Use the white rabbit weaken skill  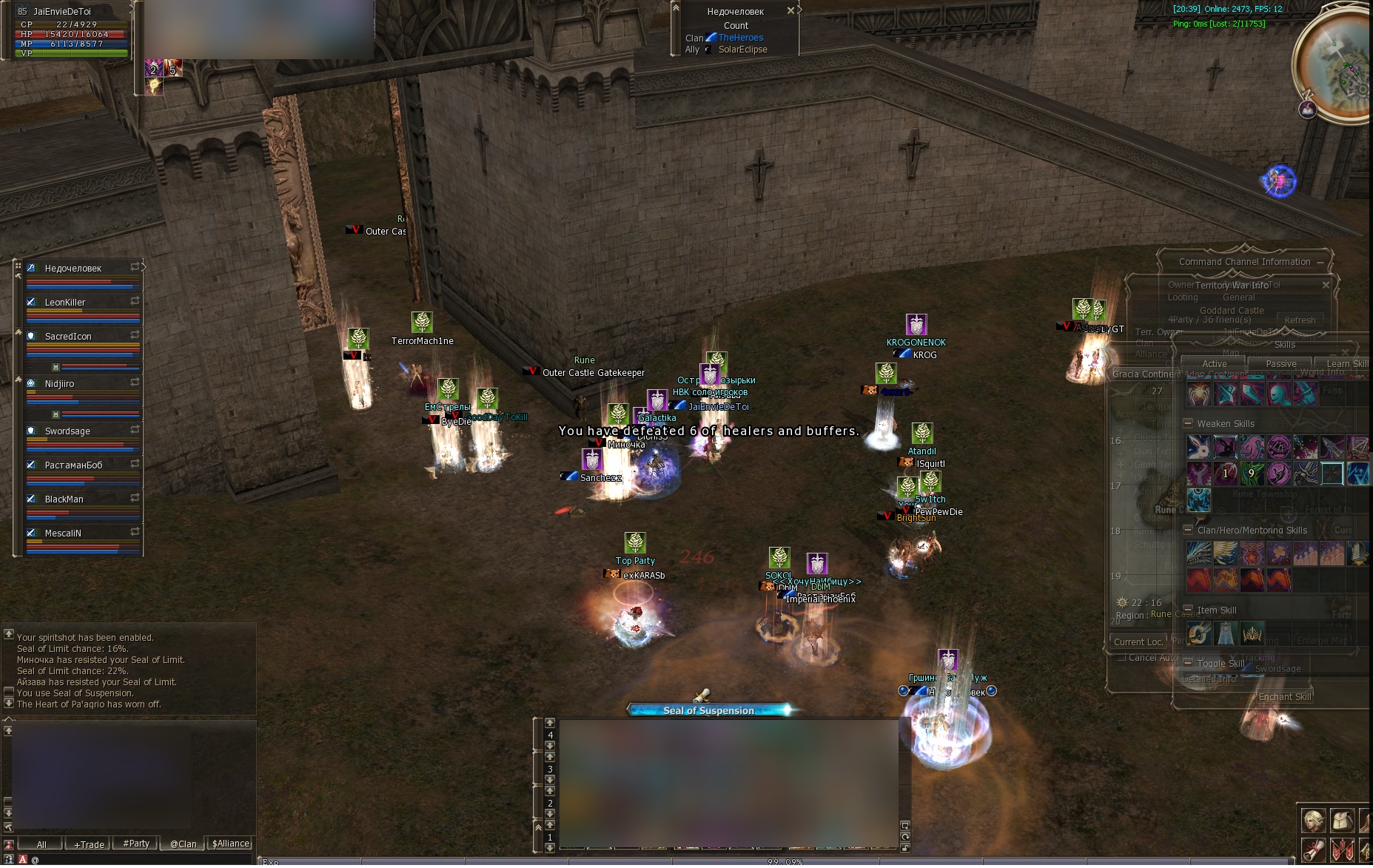click(x=1199, y=447)
